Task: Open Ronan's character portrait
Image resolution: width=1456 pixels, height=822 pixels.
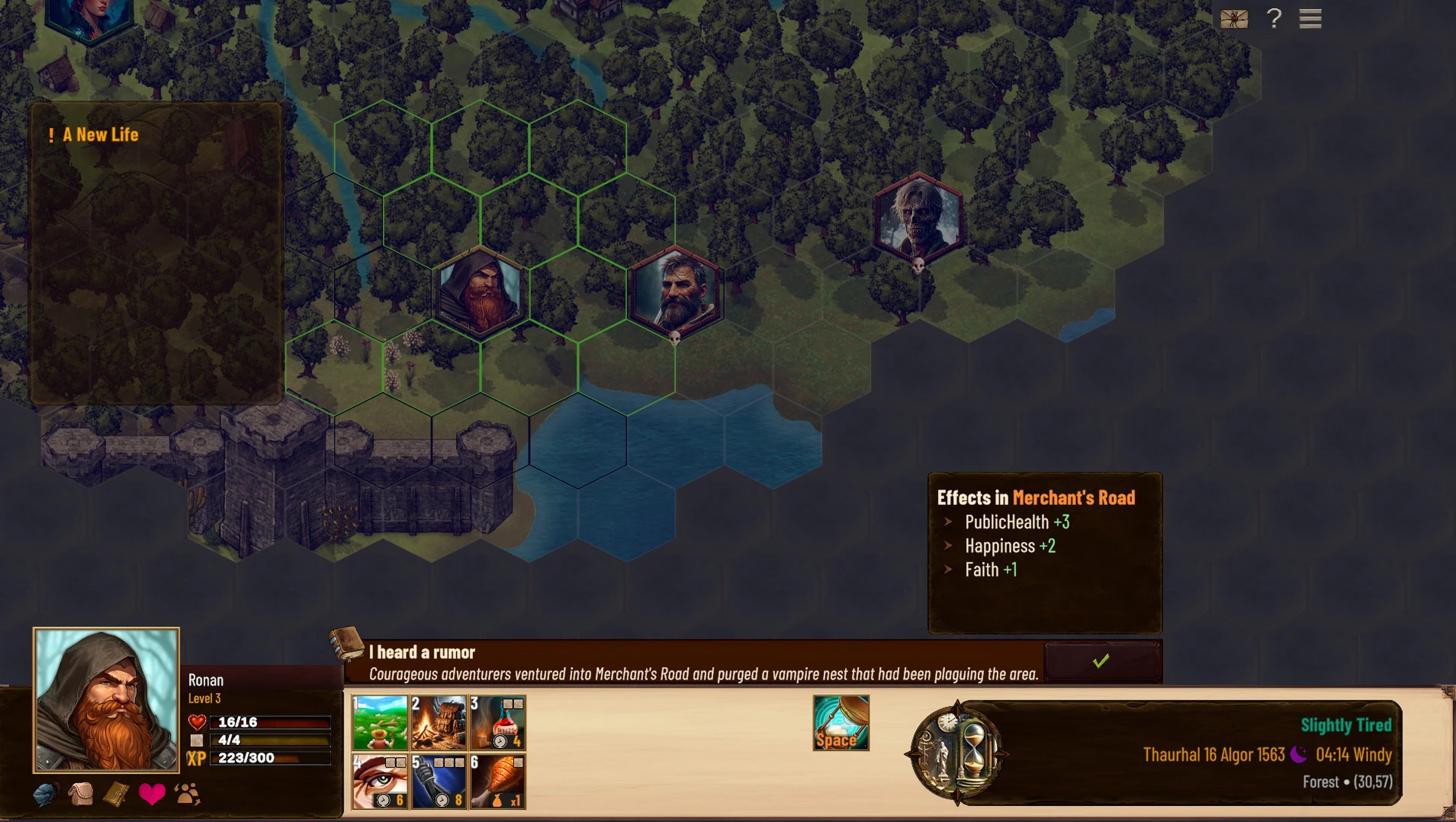Action: [106, 700]
